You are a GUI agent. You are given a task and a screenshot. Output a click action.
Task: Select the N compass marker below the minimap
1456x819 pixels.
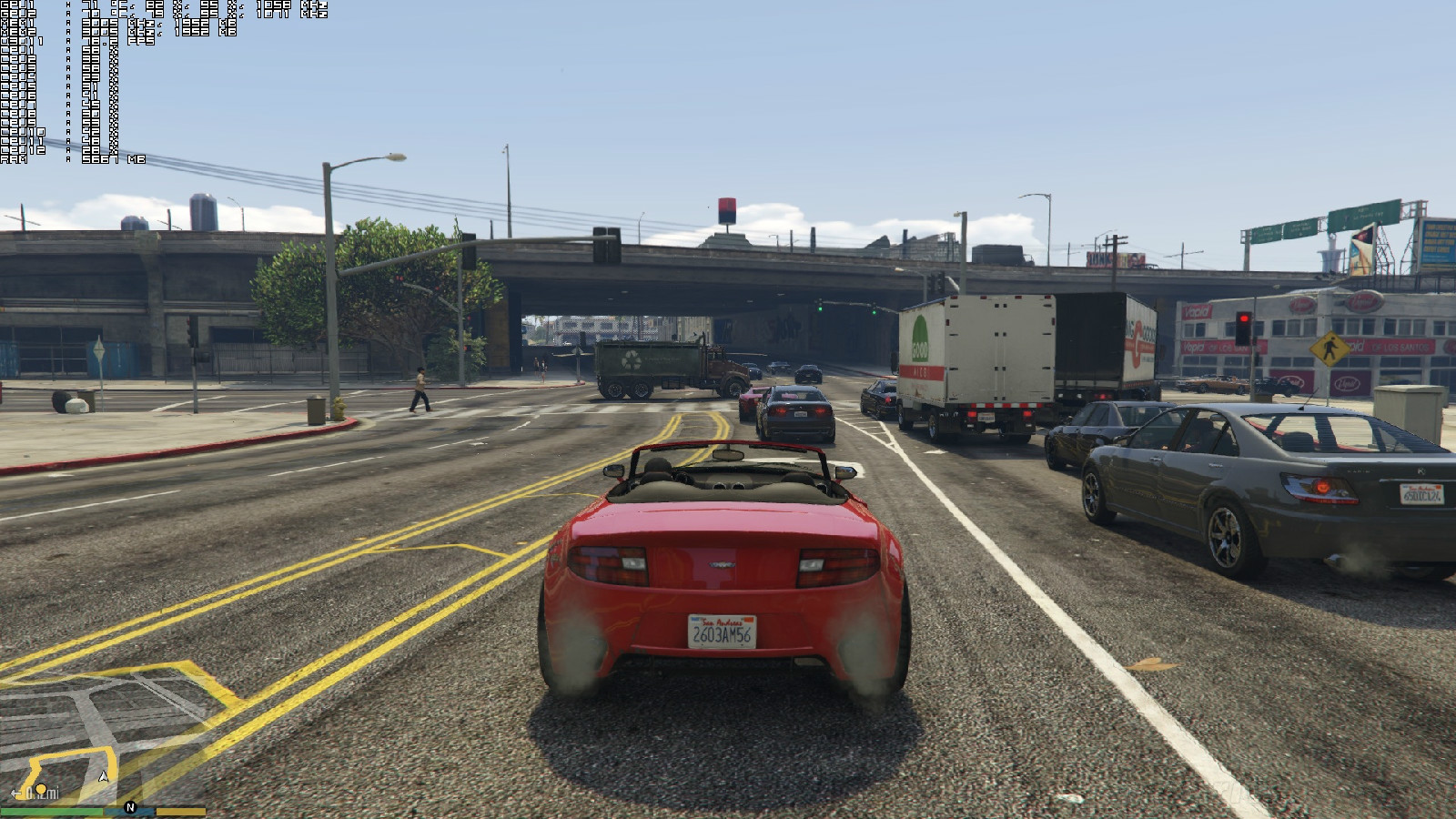pos(130,807)
